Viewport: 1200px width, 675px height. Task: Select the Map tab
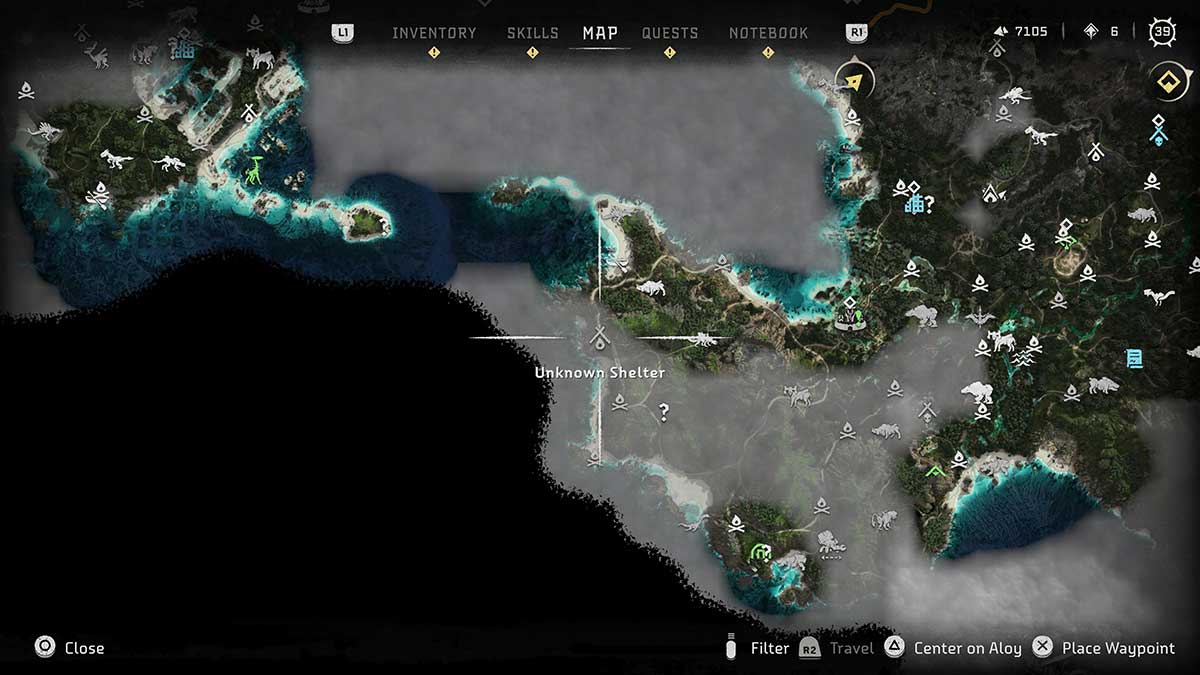tap(600, 33)
